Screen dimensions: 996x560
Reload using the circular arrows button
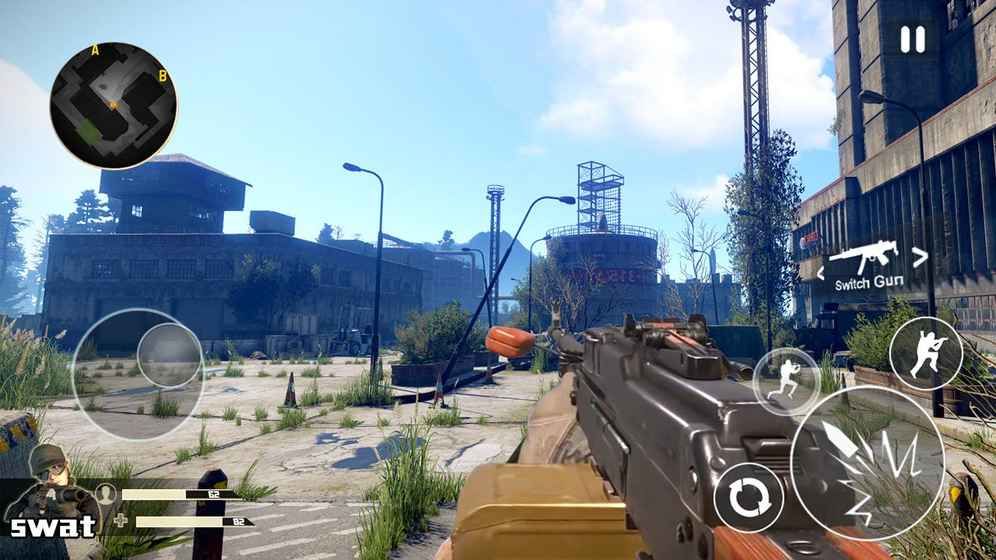coord(749,497)
